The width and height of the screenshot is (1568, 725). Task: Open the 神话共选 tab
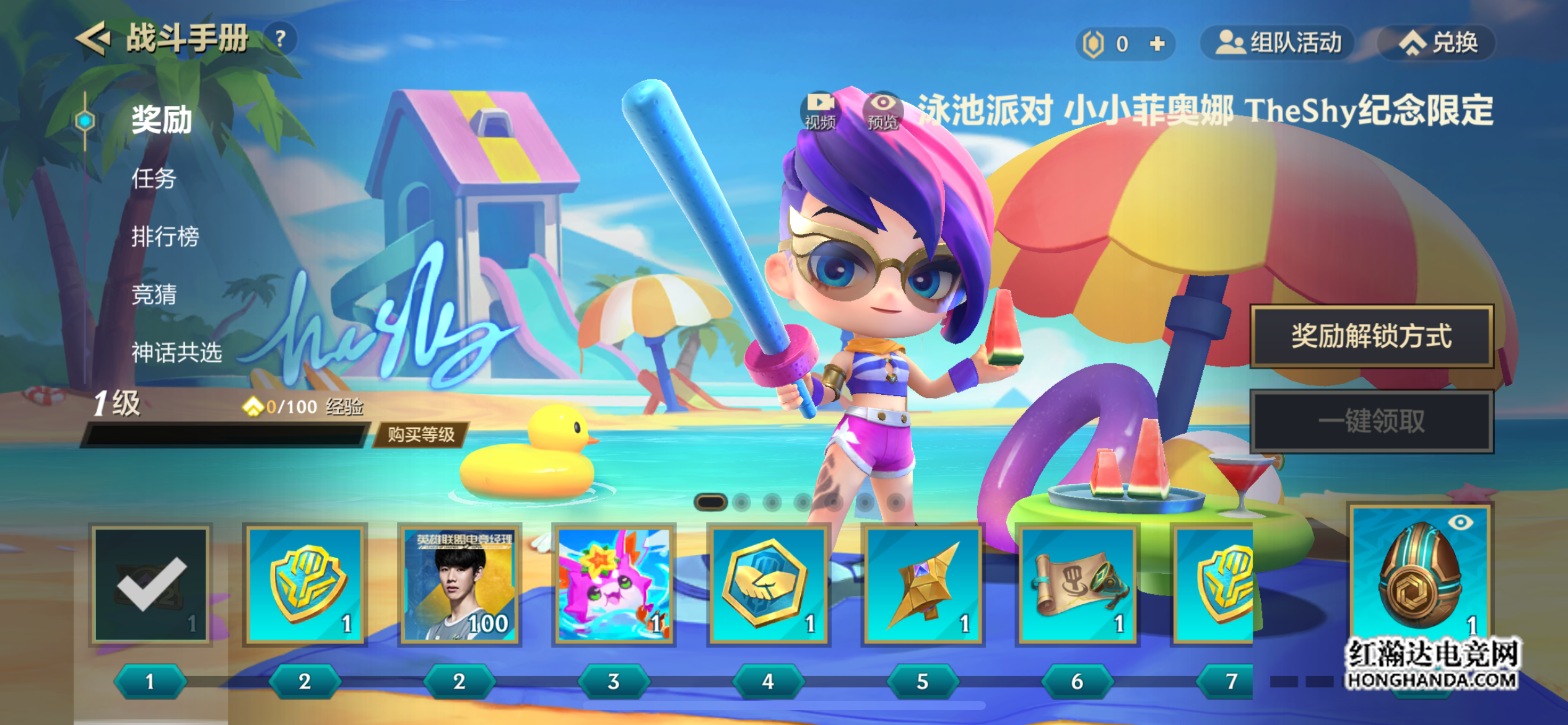pos(176,352)
